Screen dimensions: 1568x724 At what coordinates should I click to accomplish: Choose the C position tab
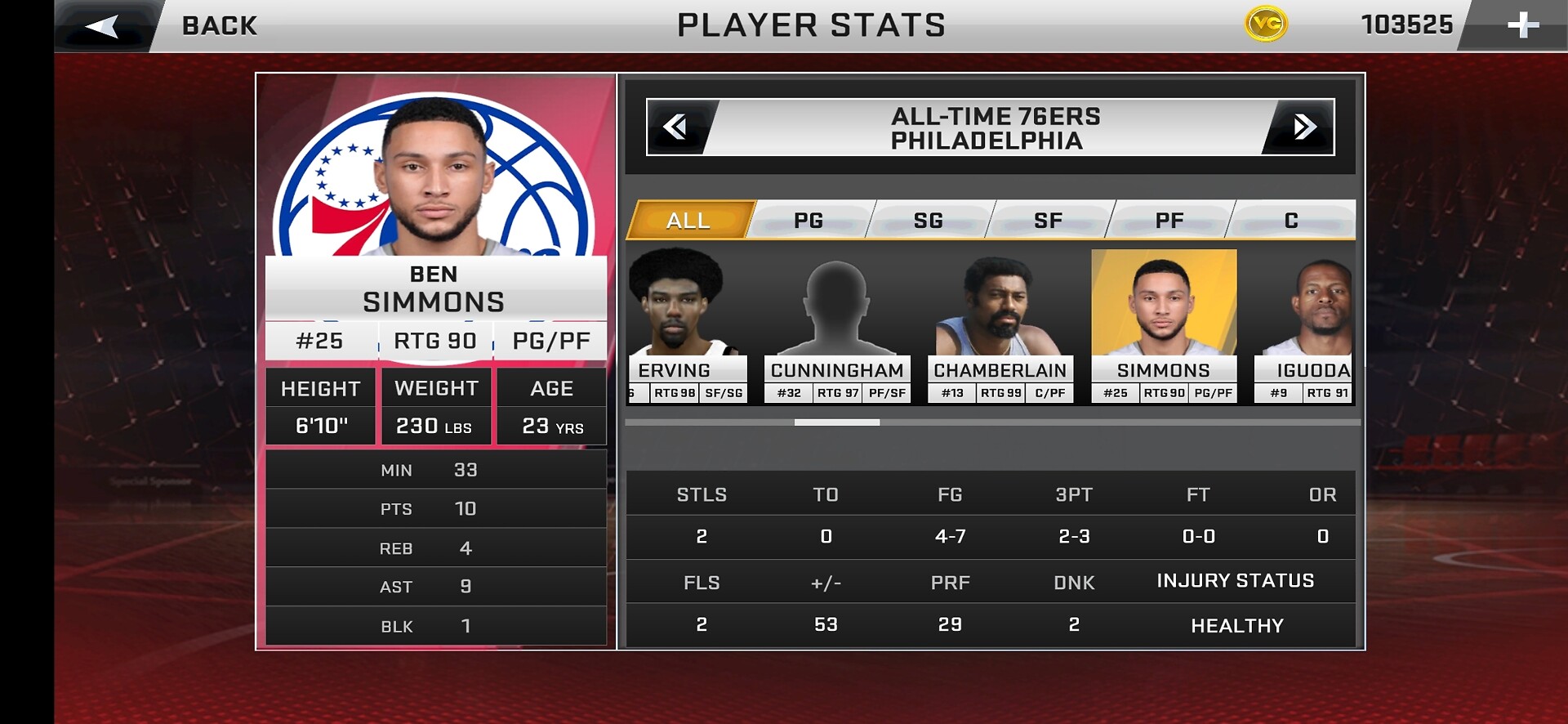[1291, 220]
